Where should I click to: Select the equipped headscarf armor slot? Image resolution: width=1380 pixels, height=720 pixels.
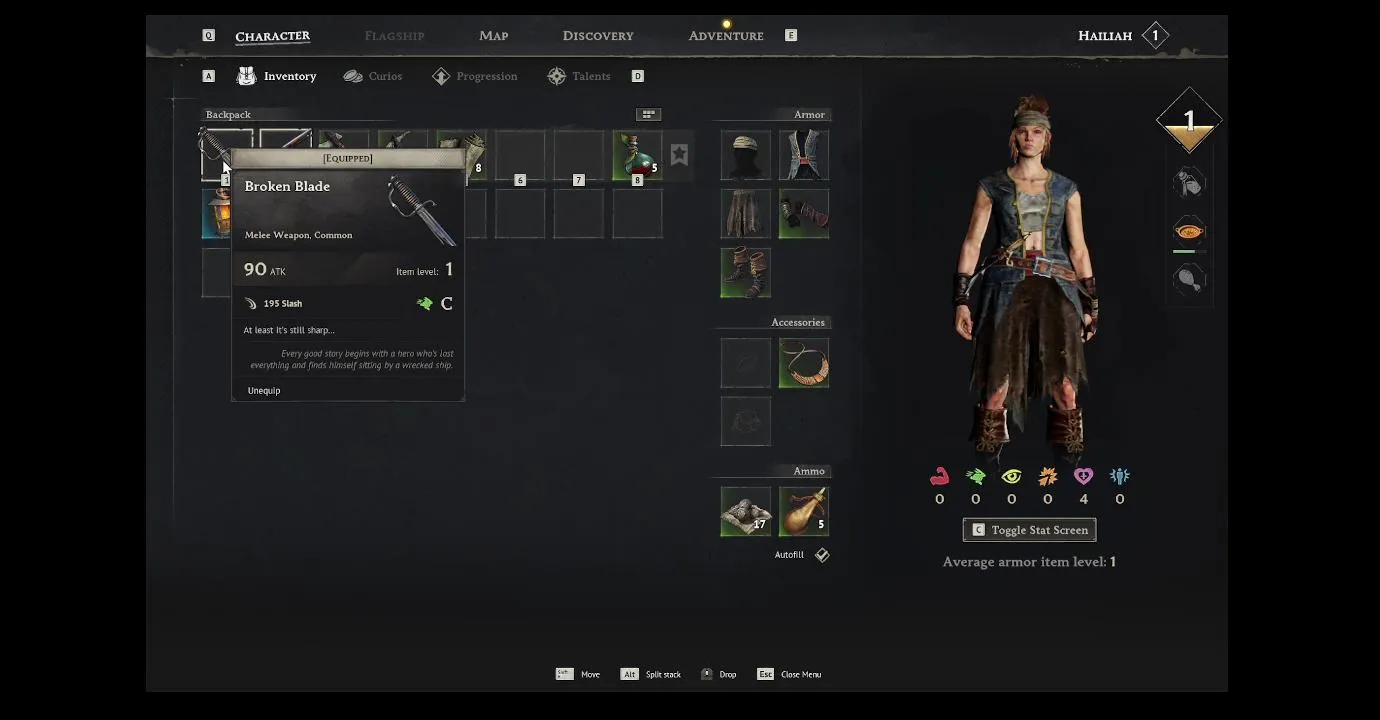745,155
